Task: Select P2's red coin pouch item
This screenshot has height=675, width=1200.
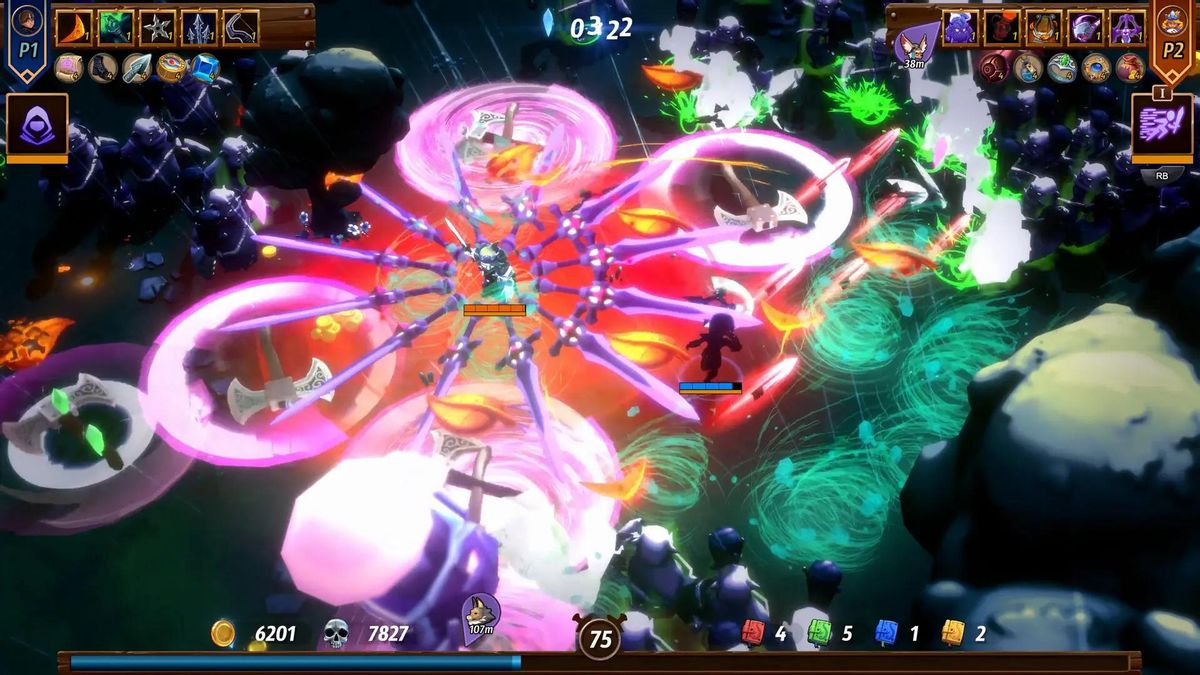Action: point(1130,68)
